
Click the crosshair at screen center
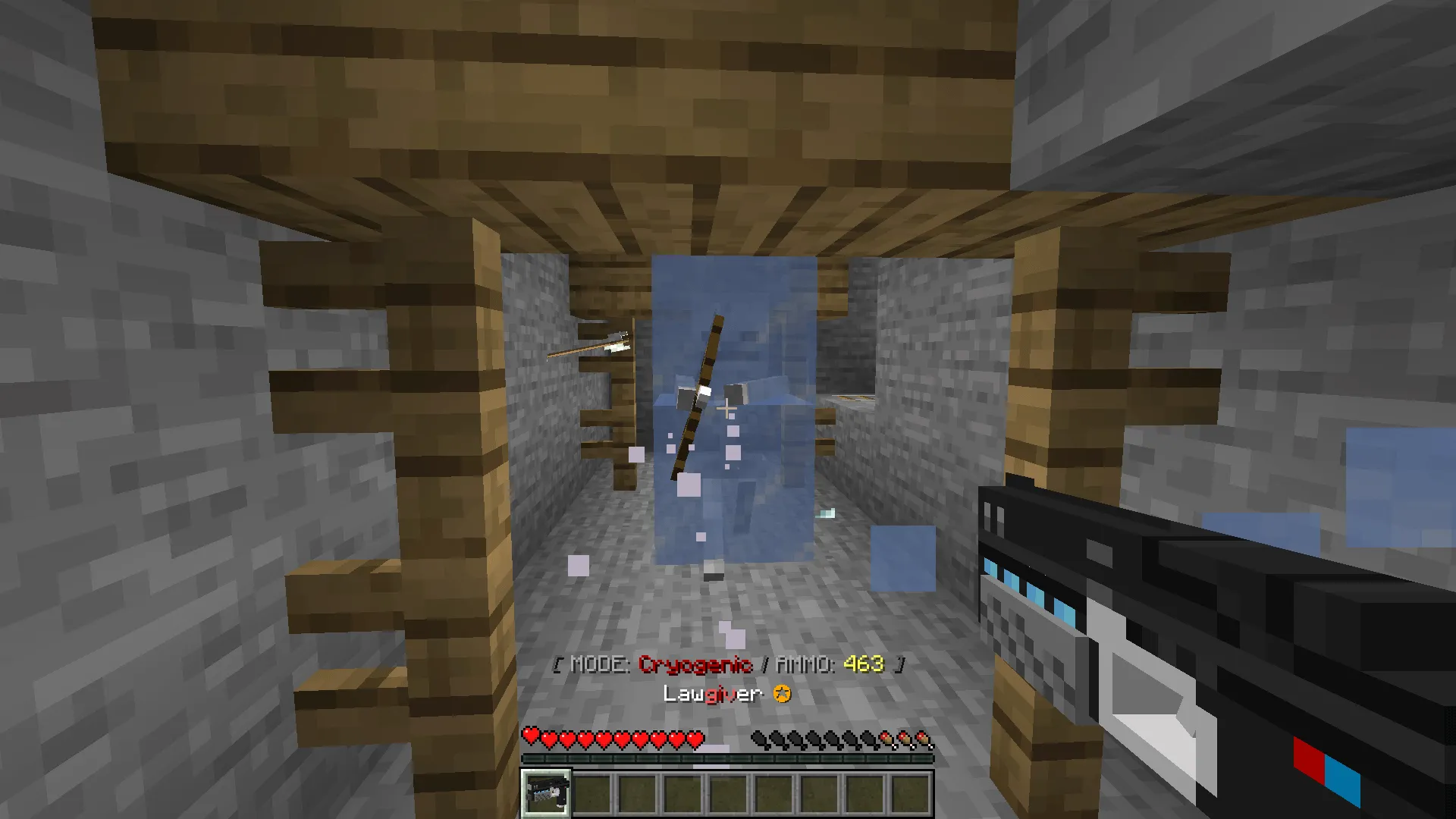(728, 409)
